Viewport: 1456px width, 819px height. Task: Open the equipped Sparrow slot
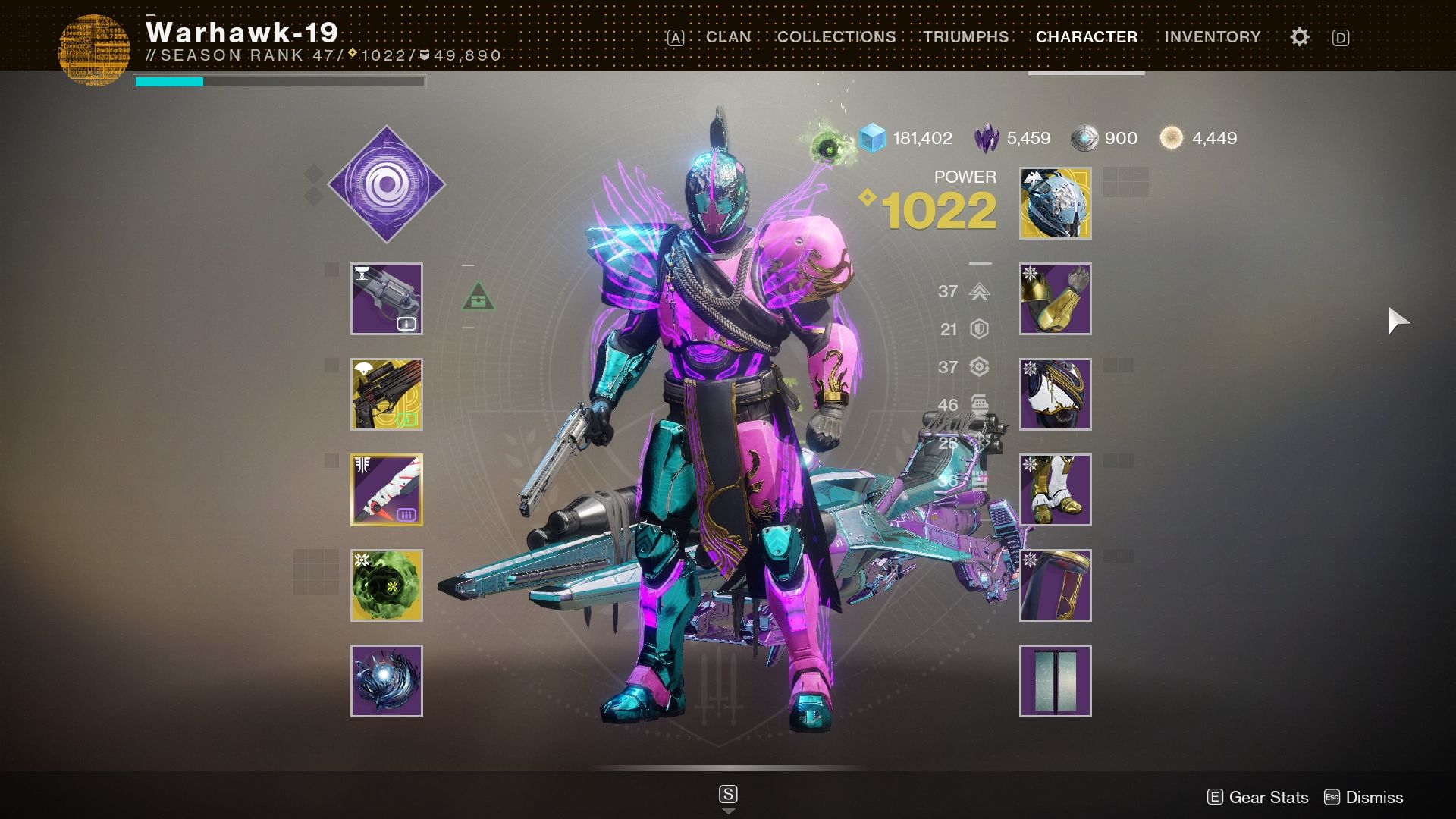[387, 680]
